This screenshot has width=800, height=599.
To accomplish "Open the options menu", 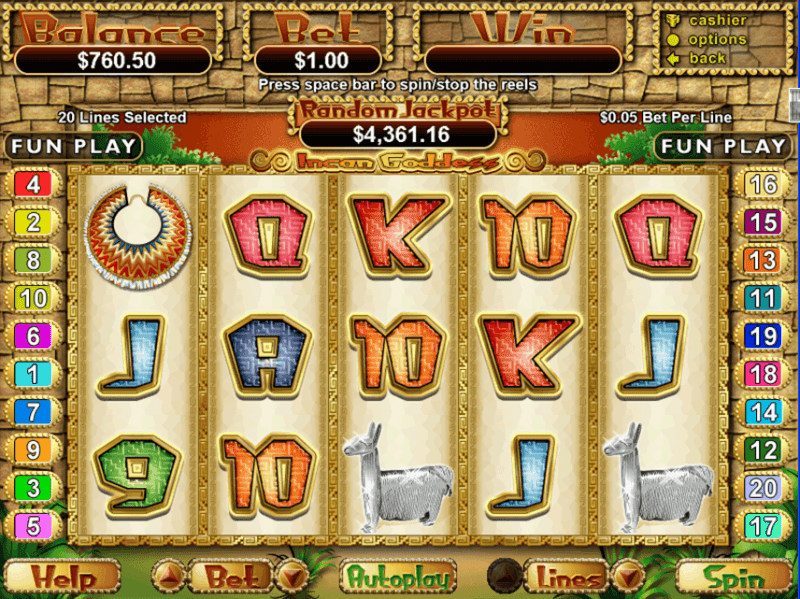I will tap(717, 39).
